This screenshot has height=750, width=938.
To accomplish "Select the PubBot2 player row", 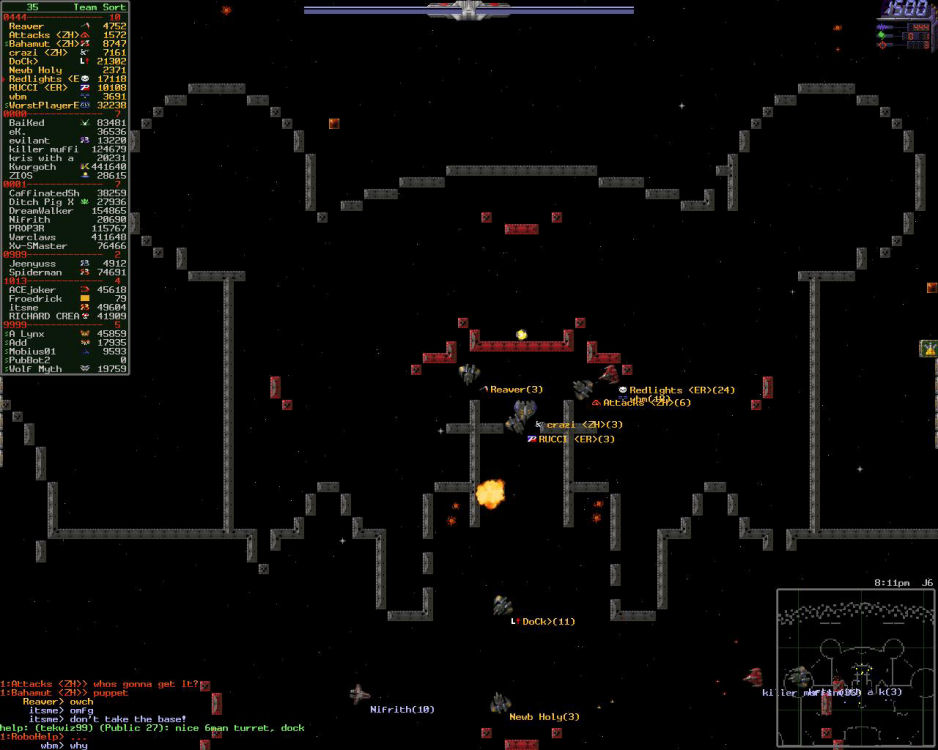I will (x=36, y=360).
